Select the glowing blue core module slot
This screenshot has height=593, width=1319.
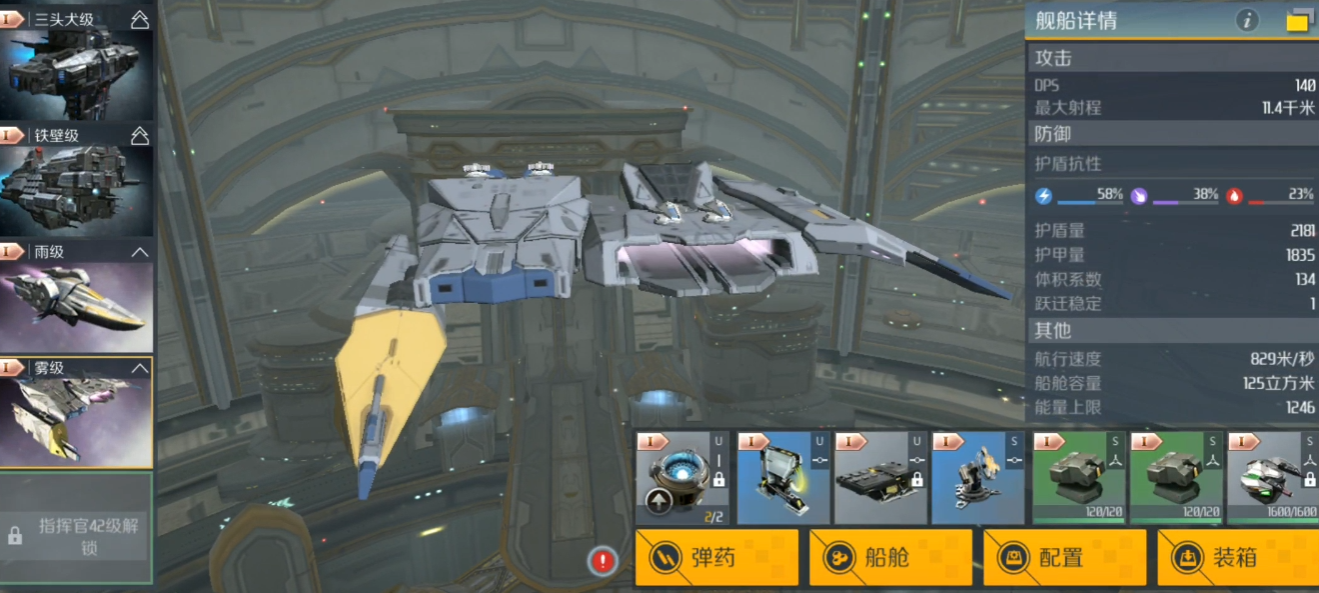(681, 478)
